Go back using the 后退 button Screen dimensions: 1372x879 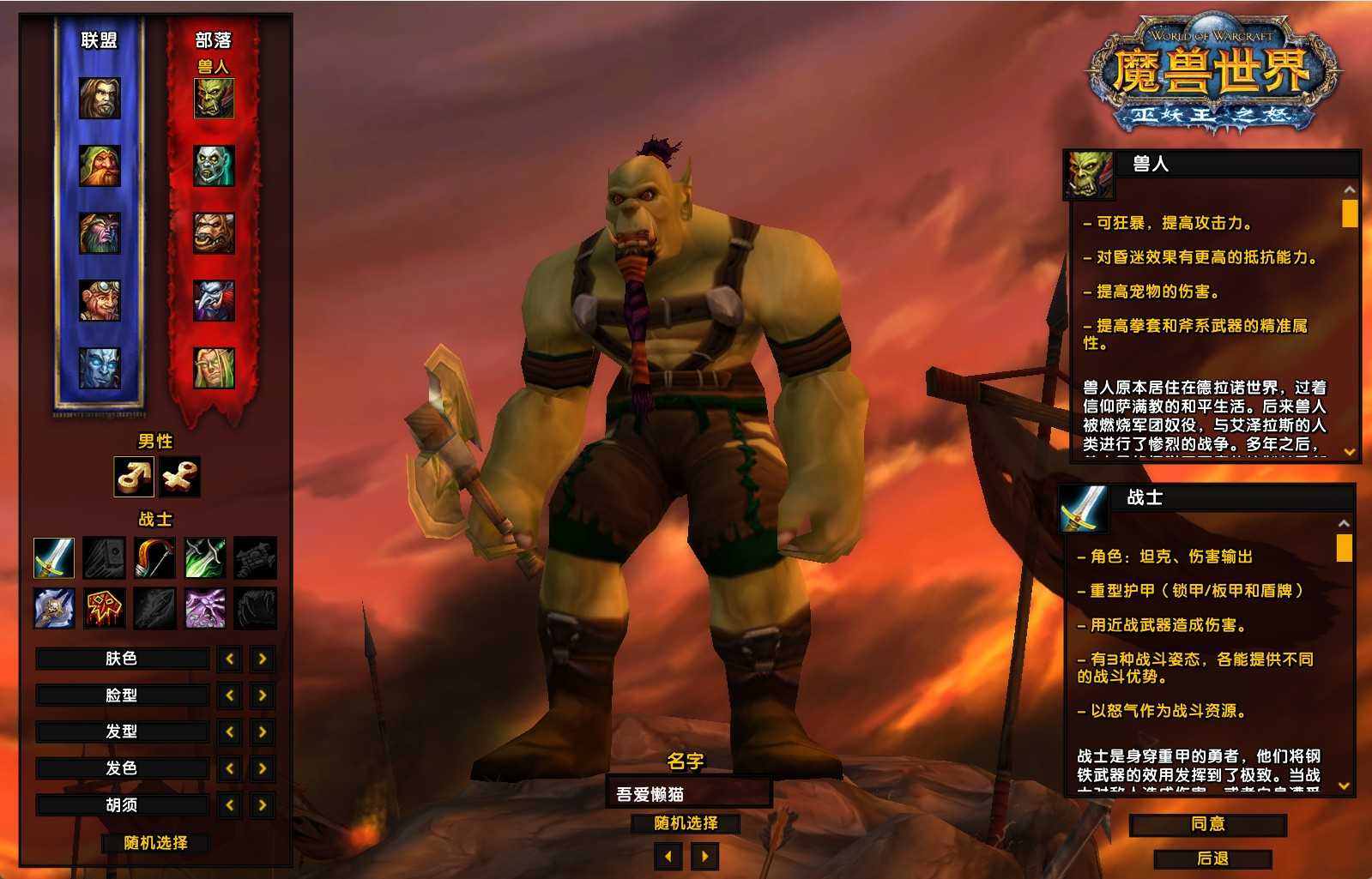tap(1212, 858)
